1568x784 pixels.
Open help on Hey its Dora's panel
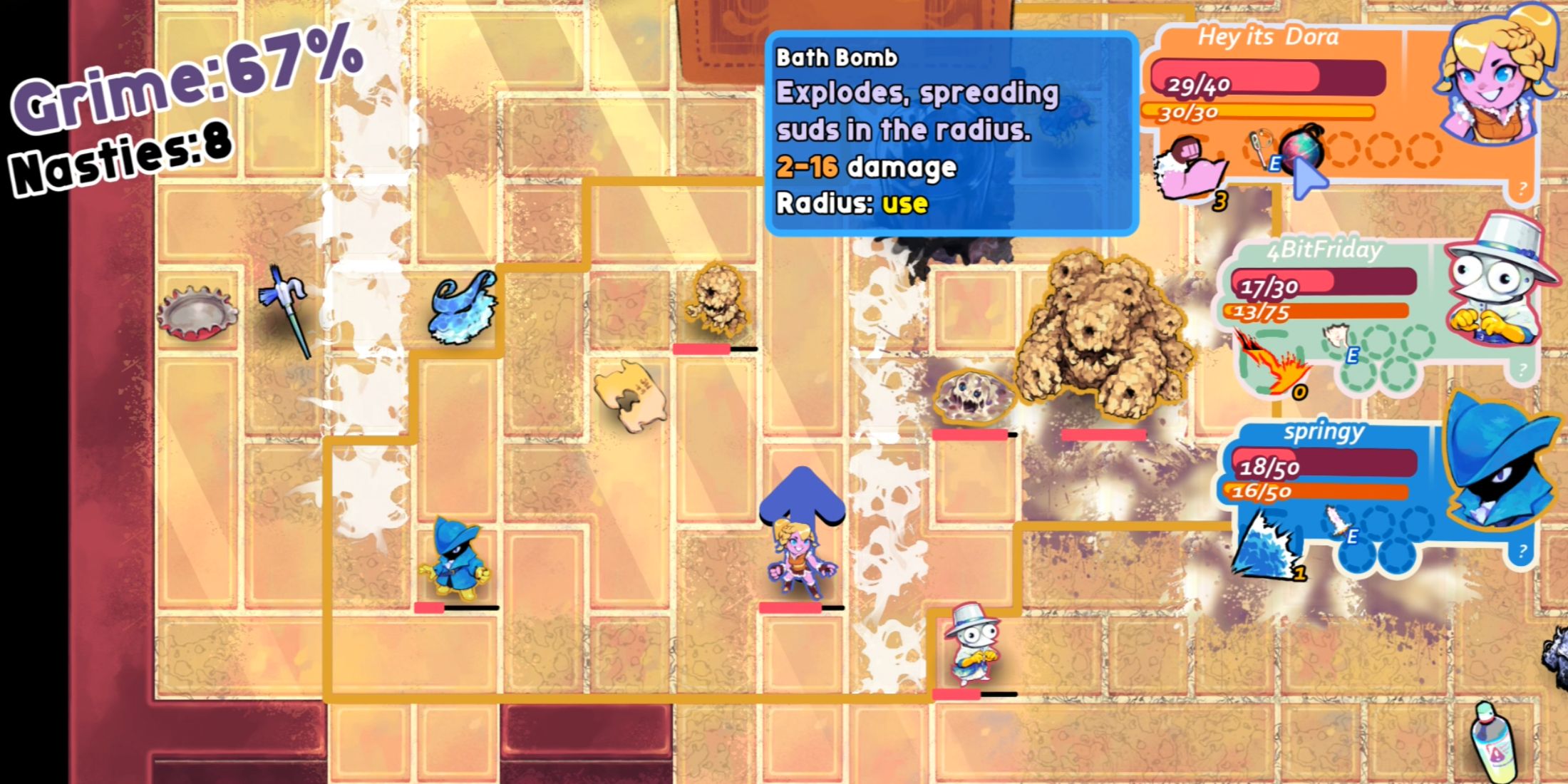coord(1522,188)
